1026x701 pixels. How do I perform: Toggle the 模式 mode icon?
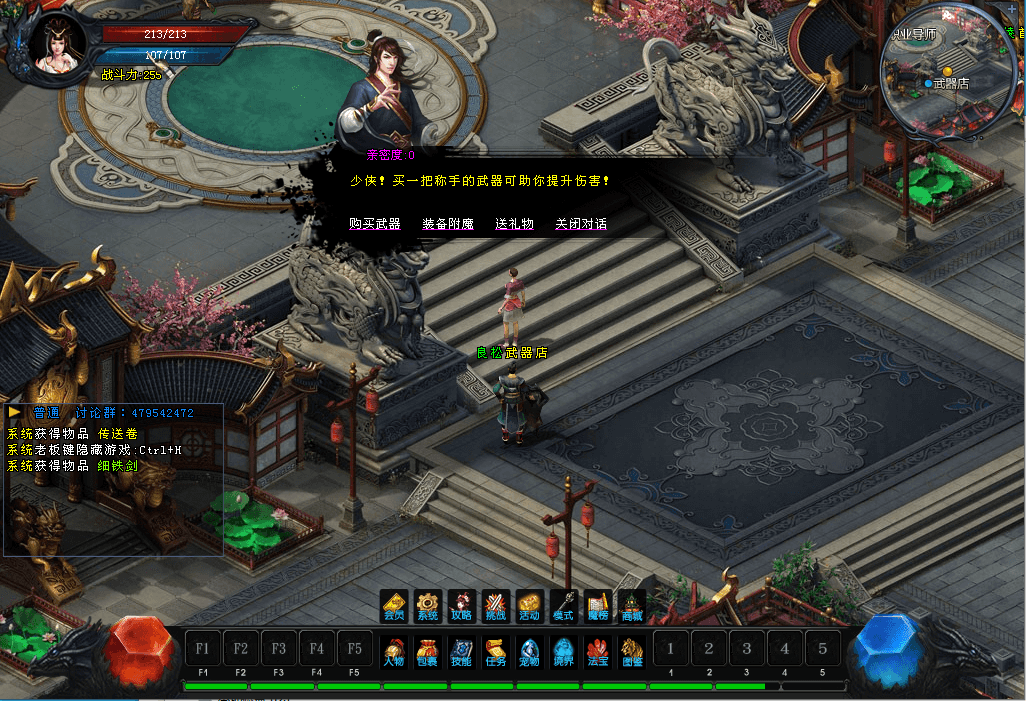pos(563,605)
